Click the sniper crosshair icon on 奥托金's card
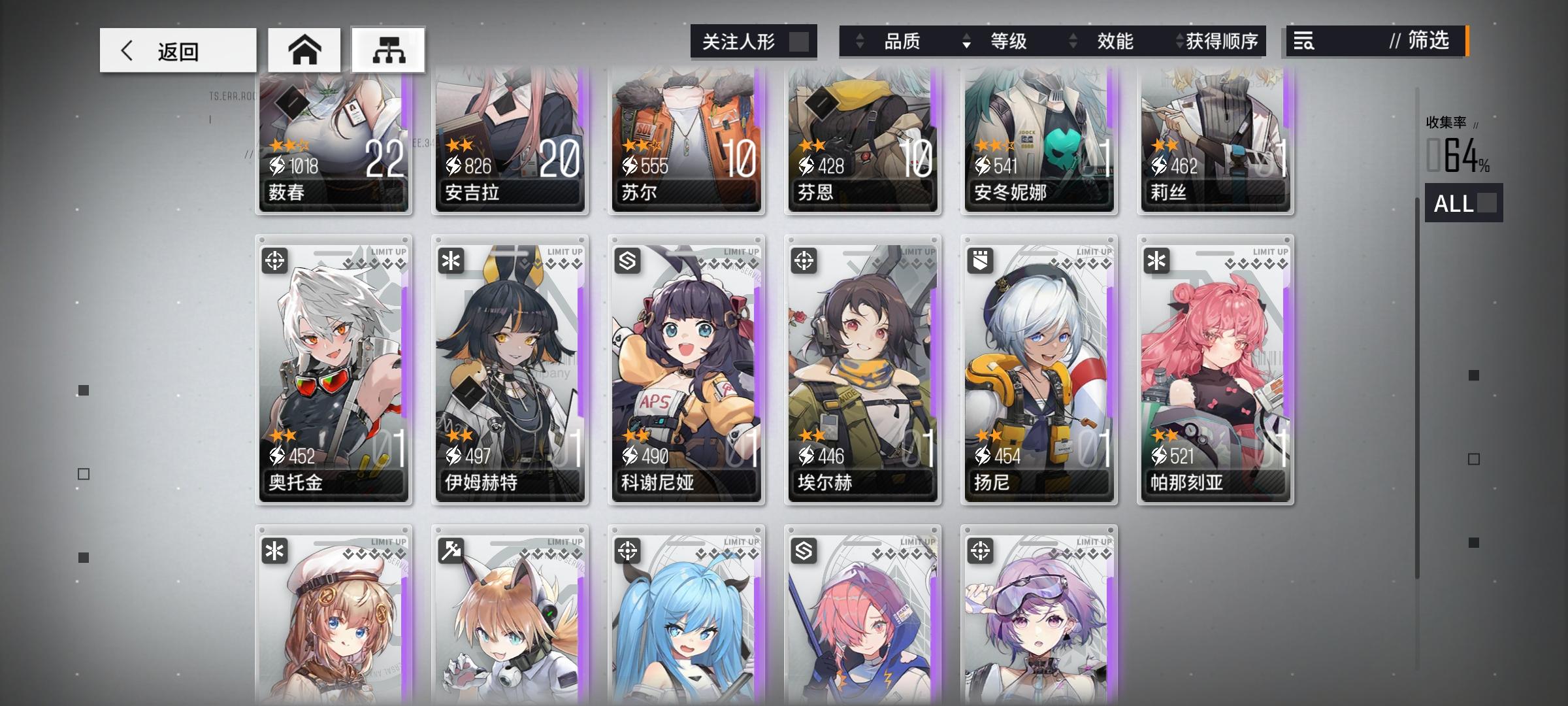1568x706 pixels. 274,260
